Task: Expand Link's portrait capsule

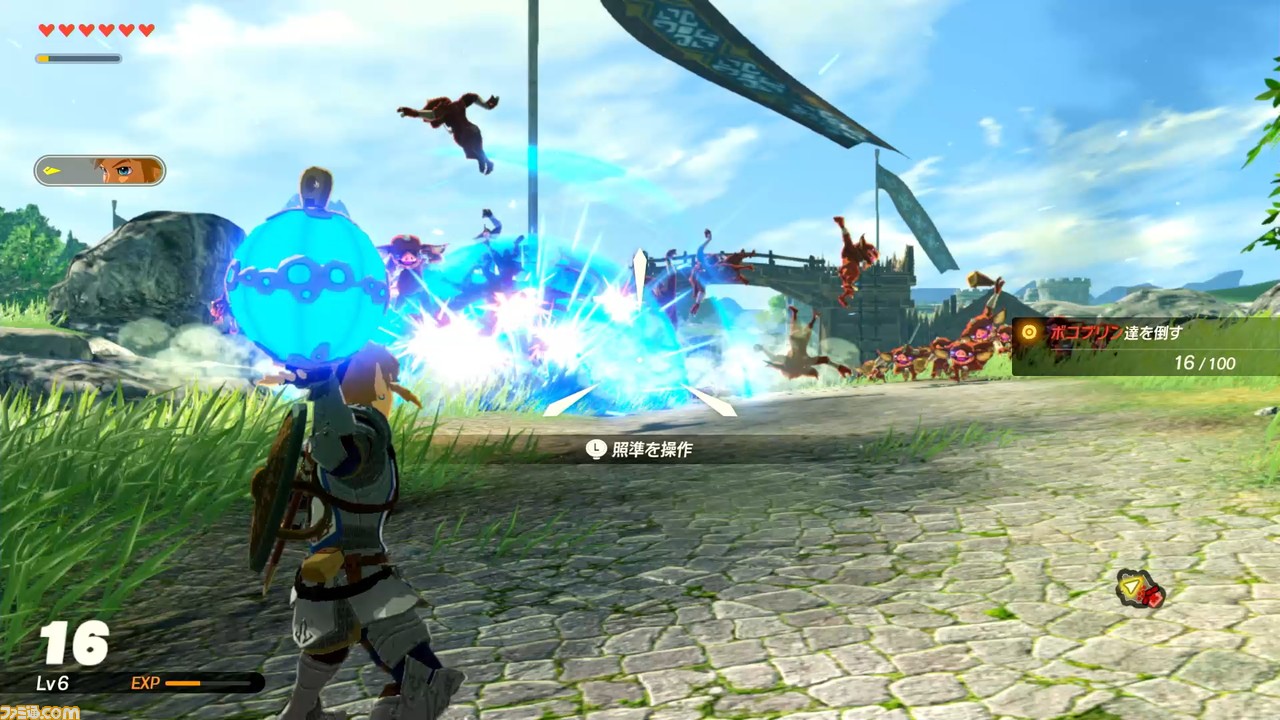Action: click(x=100, y=171)
